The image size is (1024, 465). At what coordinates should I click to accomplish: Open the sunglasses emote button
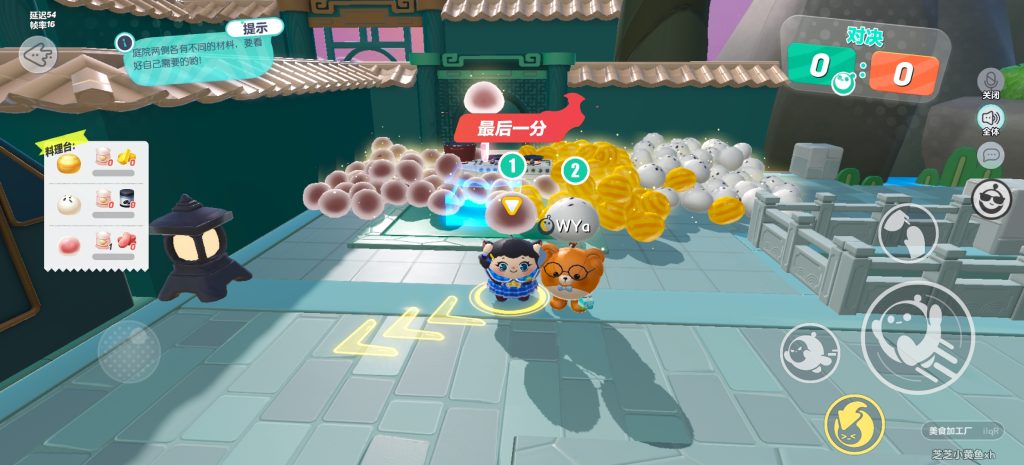tap(991, 198)
